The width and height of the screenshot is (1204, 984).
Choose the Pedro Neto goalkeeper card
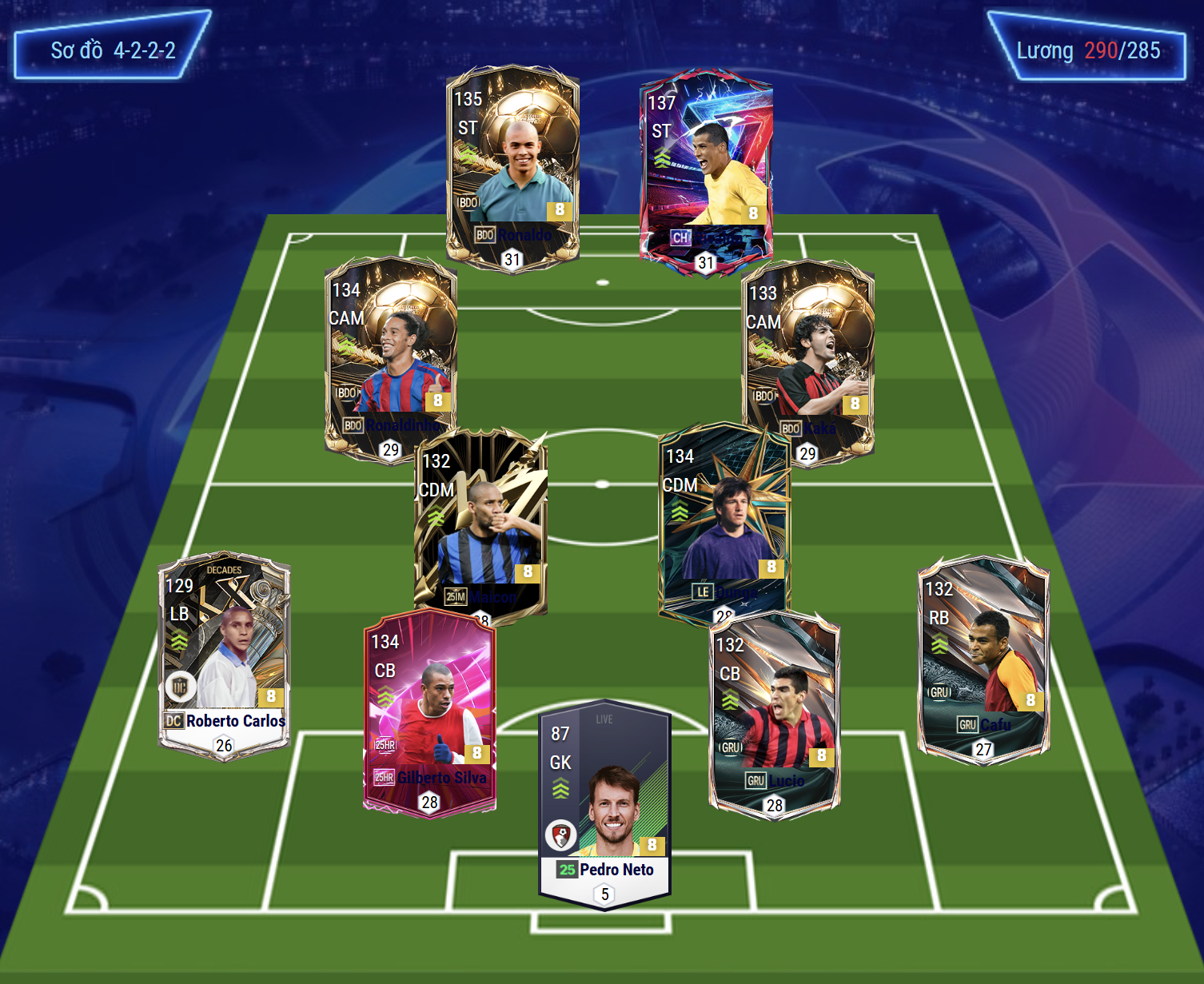pos(604,803)
